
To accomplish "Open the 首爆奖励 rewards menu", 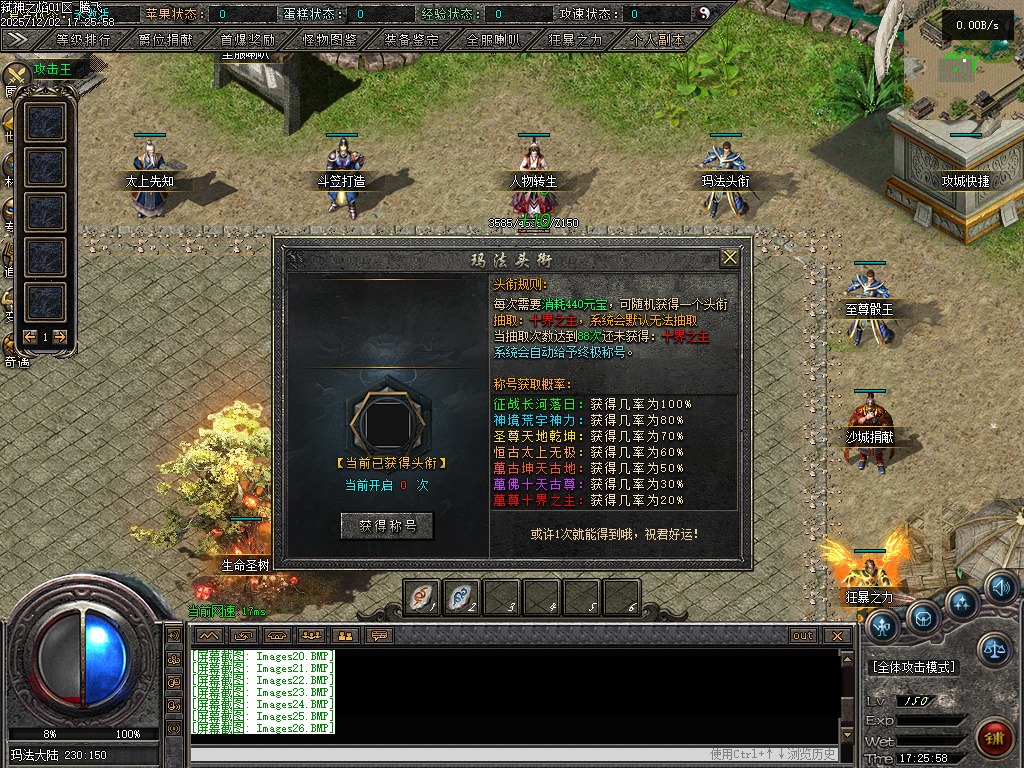I will (x=248, y=40).
